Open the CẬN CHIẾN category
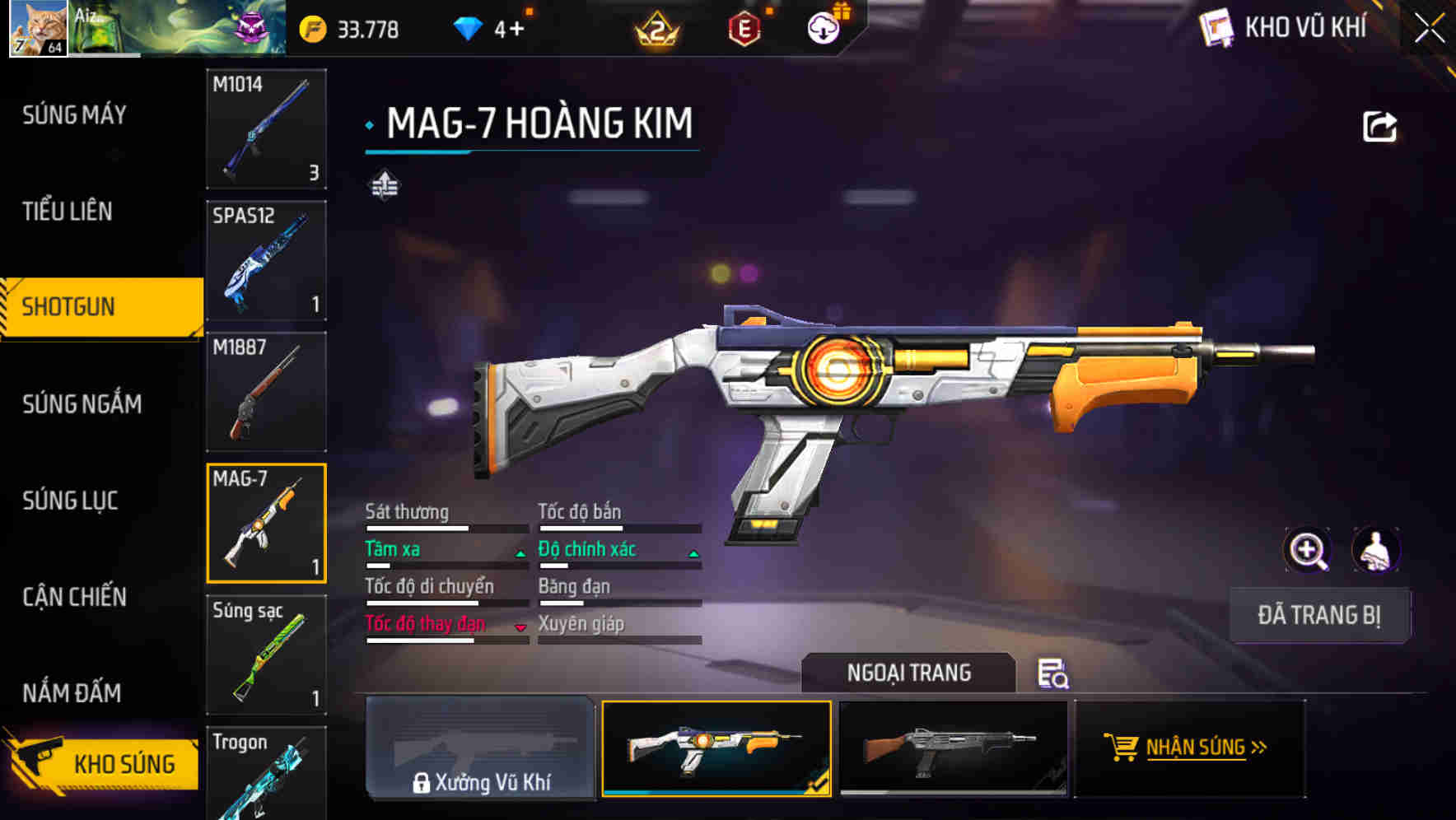Viewport: 1456px width, 820px height. coord(75,596)
